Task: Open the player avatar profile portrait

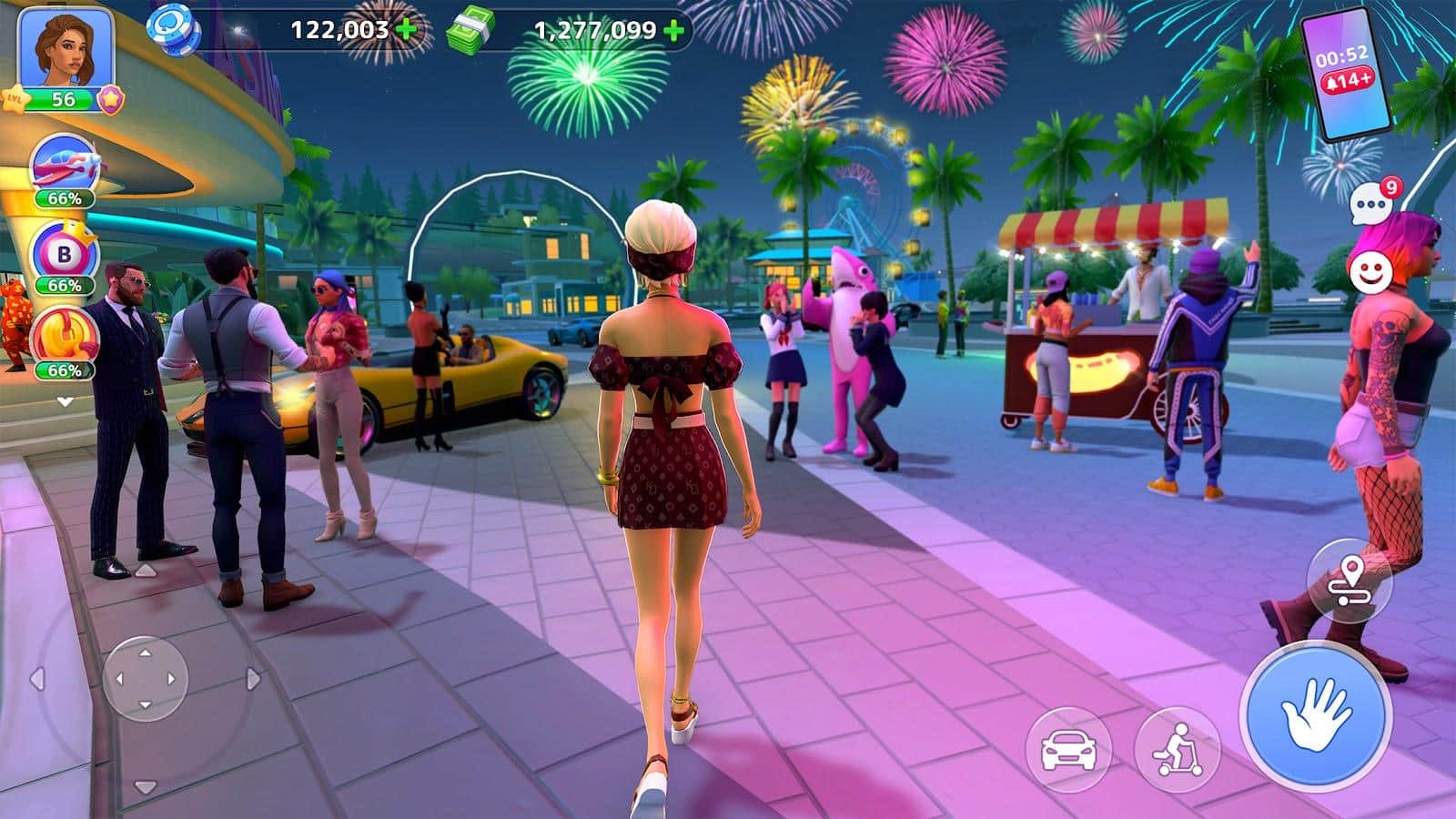Action: (65, 46)
